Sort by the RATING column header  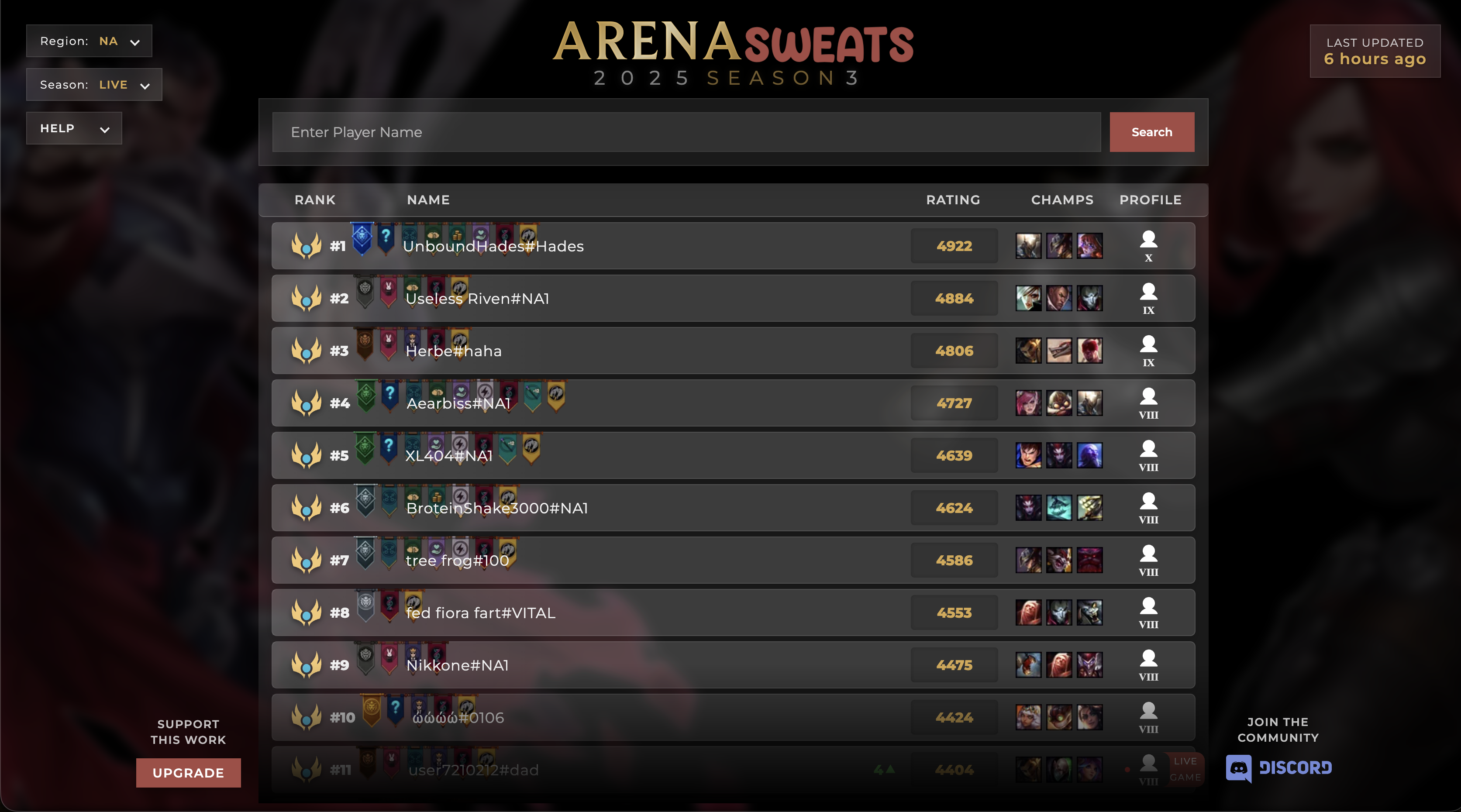953,200
